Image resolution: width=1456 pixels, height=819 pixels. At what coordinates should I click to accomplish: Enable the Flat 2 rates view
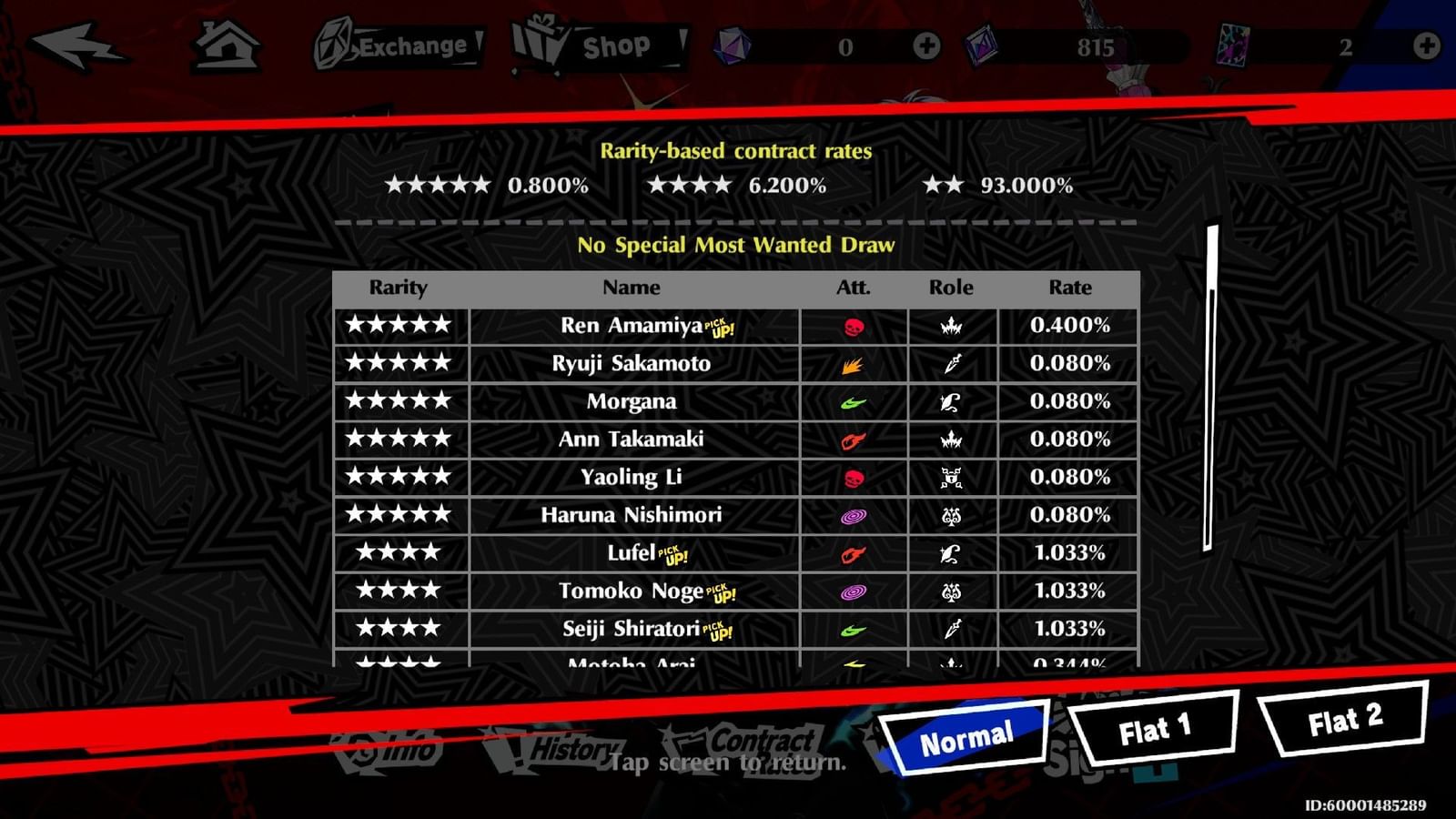click(x=1339, y=723)
